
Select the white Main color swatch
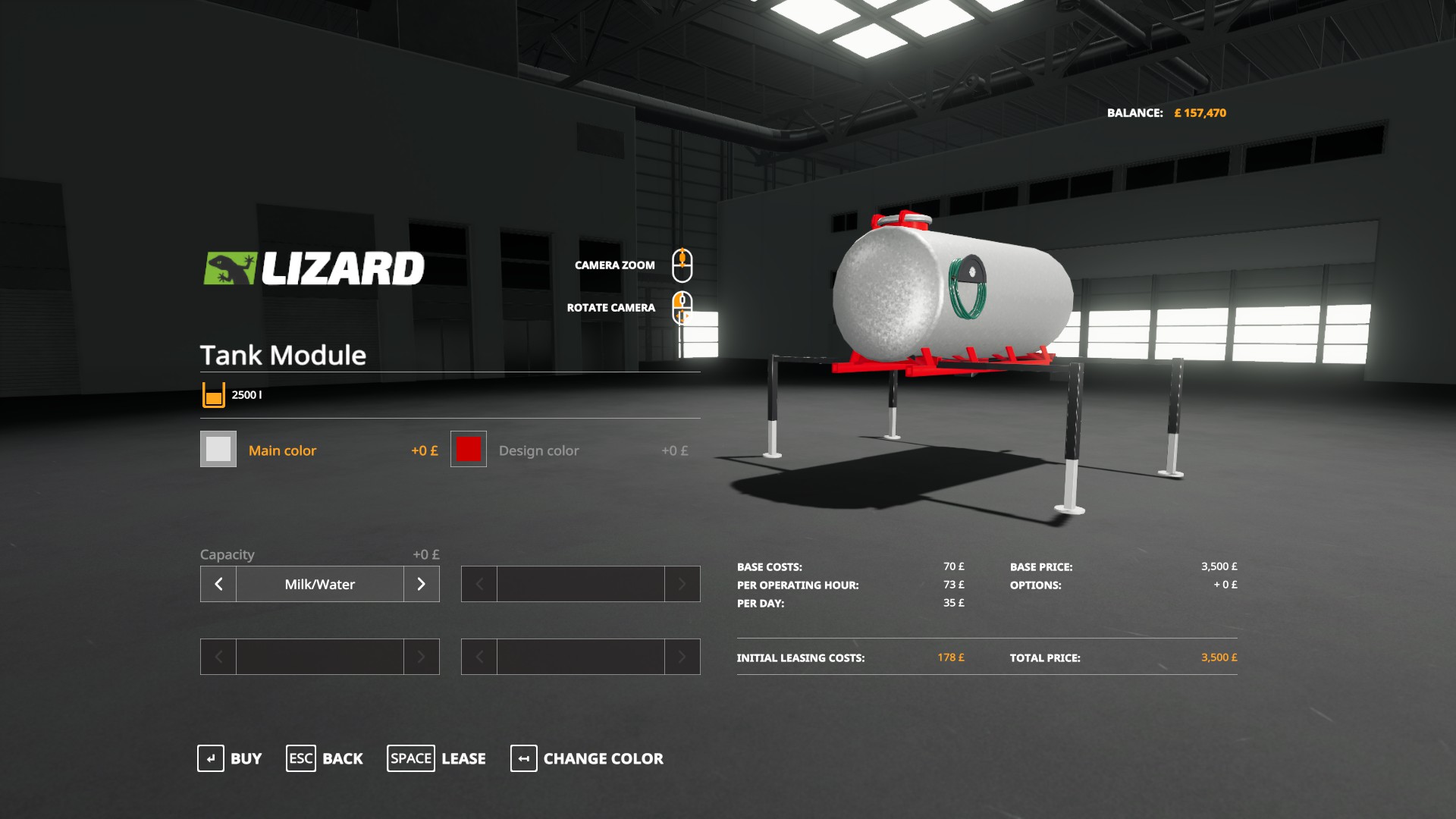tap(218, 450)
